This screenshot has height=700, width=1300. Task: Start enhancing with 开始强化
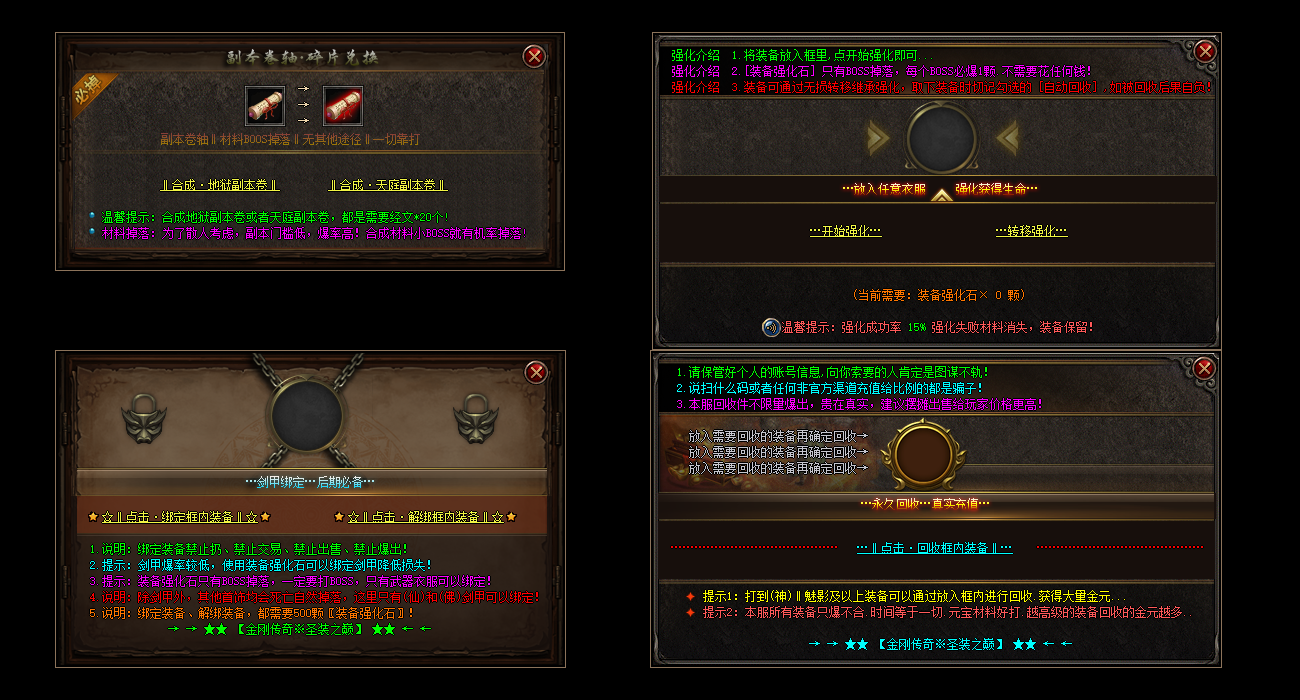point(845,231)
